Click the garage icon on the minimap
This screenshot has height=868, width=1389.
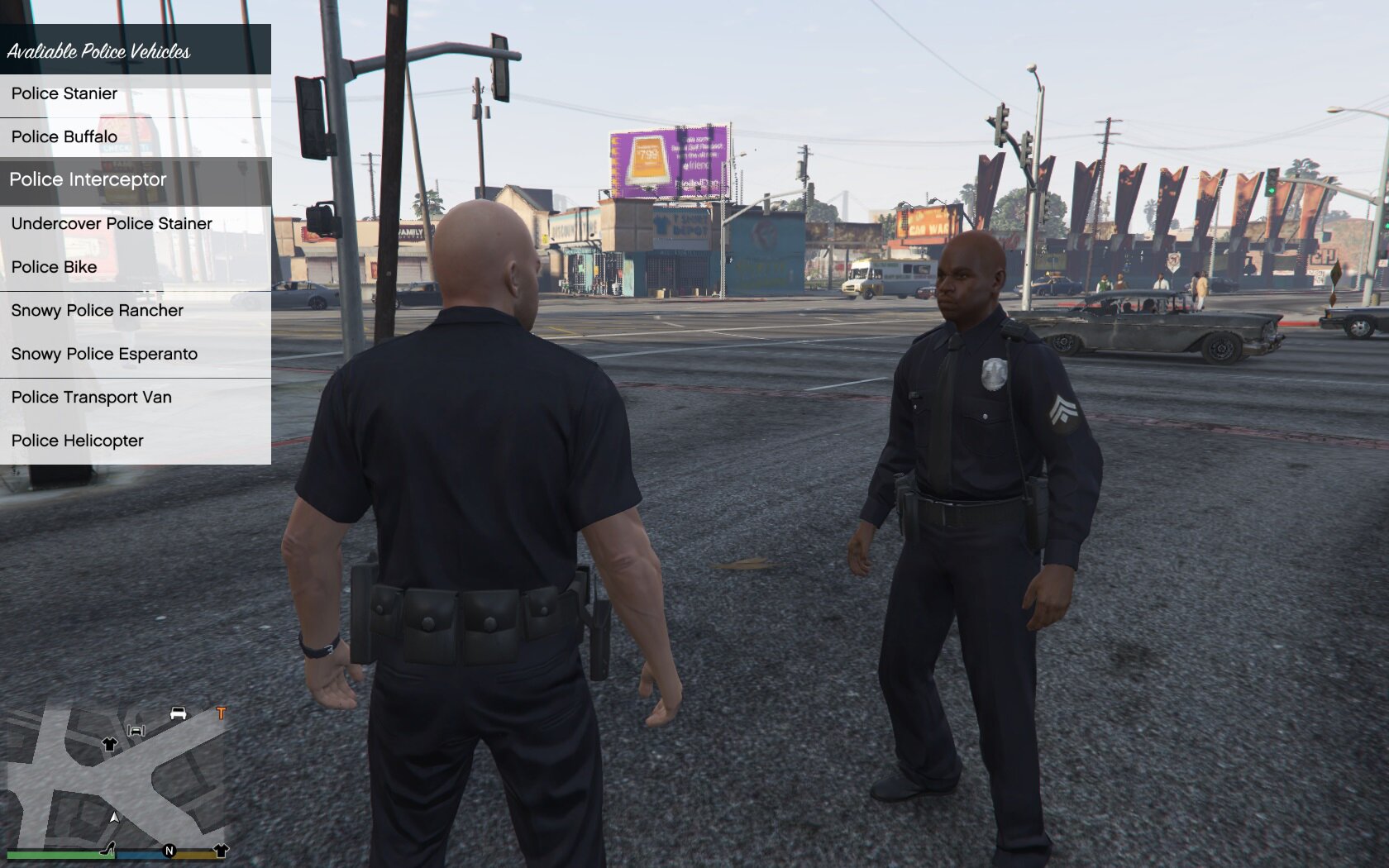pyautogui.click(x=136, y=730)
